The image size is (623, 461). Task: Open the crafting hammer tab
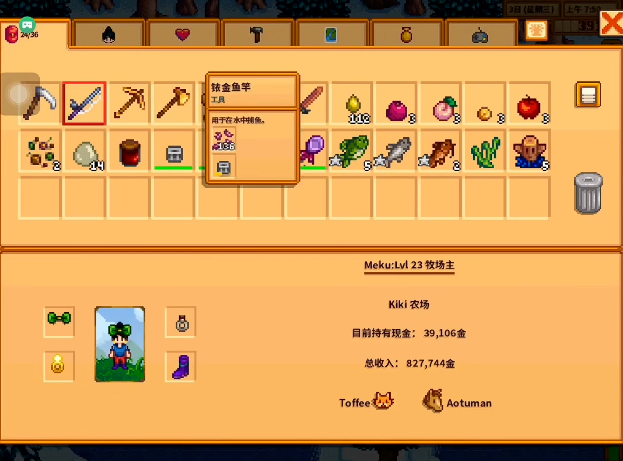pyautogui.click(x=257, y=34)
